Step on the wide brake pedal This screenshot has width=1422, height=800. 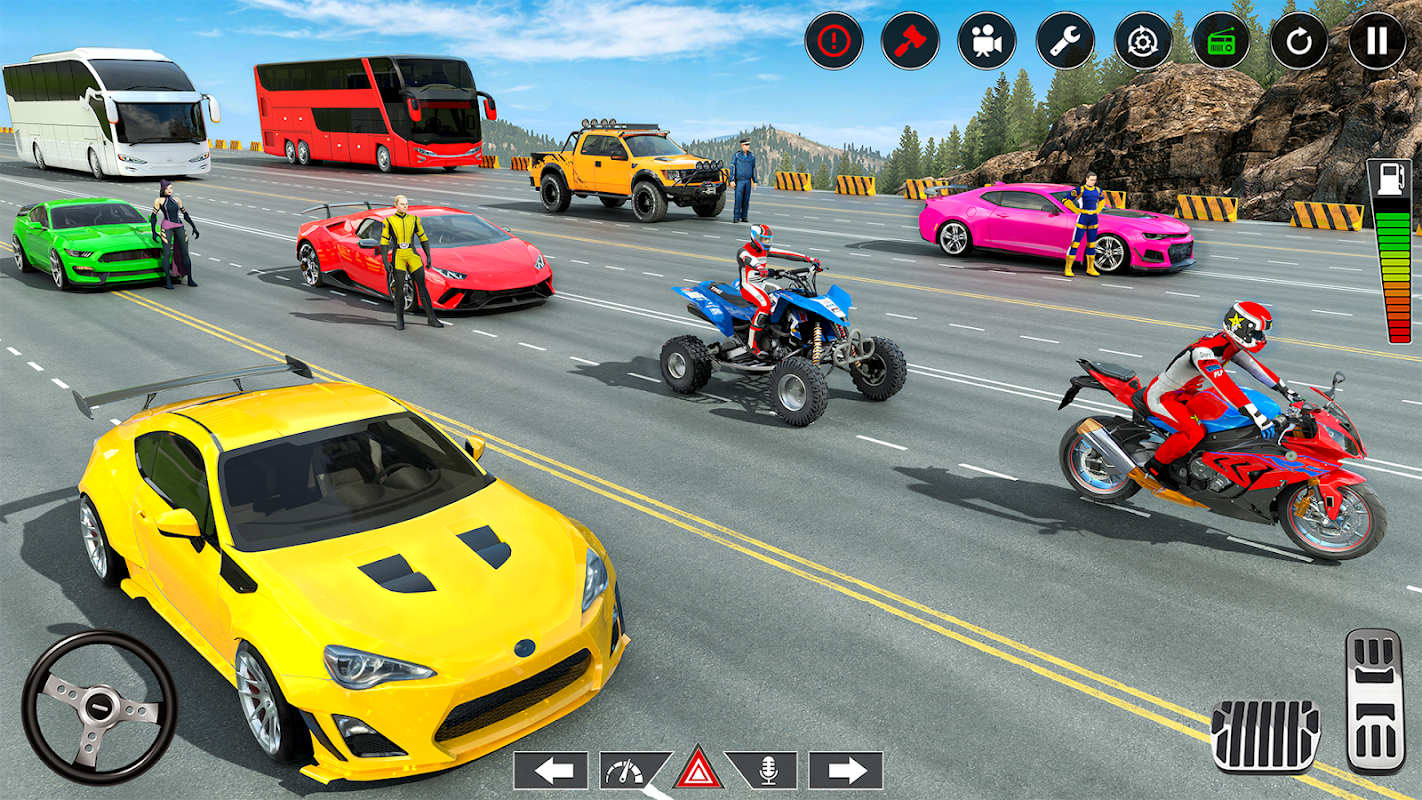(1265, 736)
